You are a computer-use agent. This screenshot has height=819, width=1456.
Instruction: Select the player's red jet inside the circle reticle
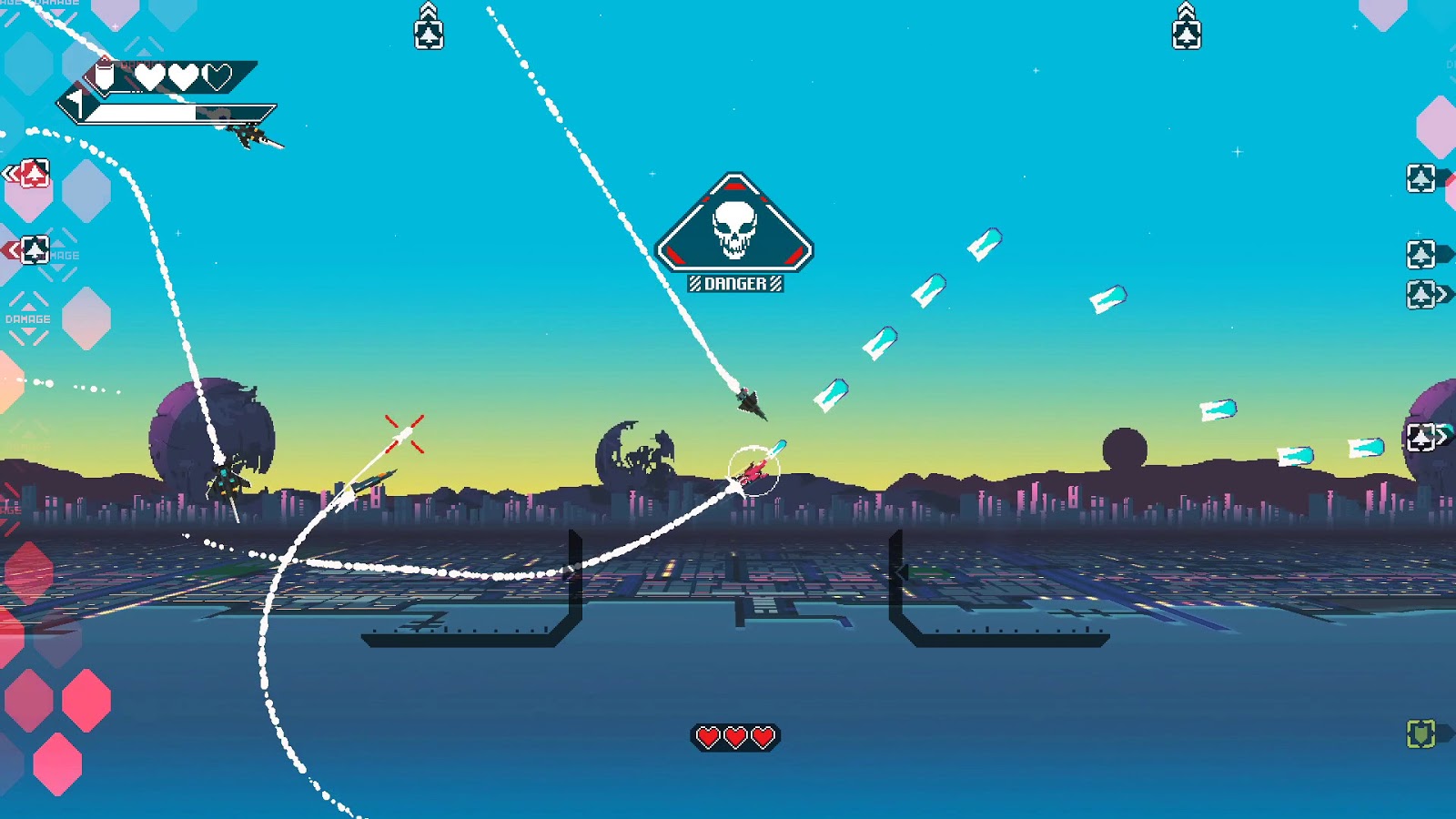(x=755, y=471)
